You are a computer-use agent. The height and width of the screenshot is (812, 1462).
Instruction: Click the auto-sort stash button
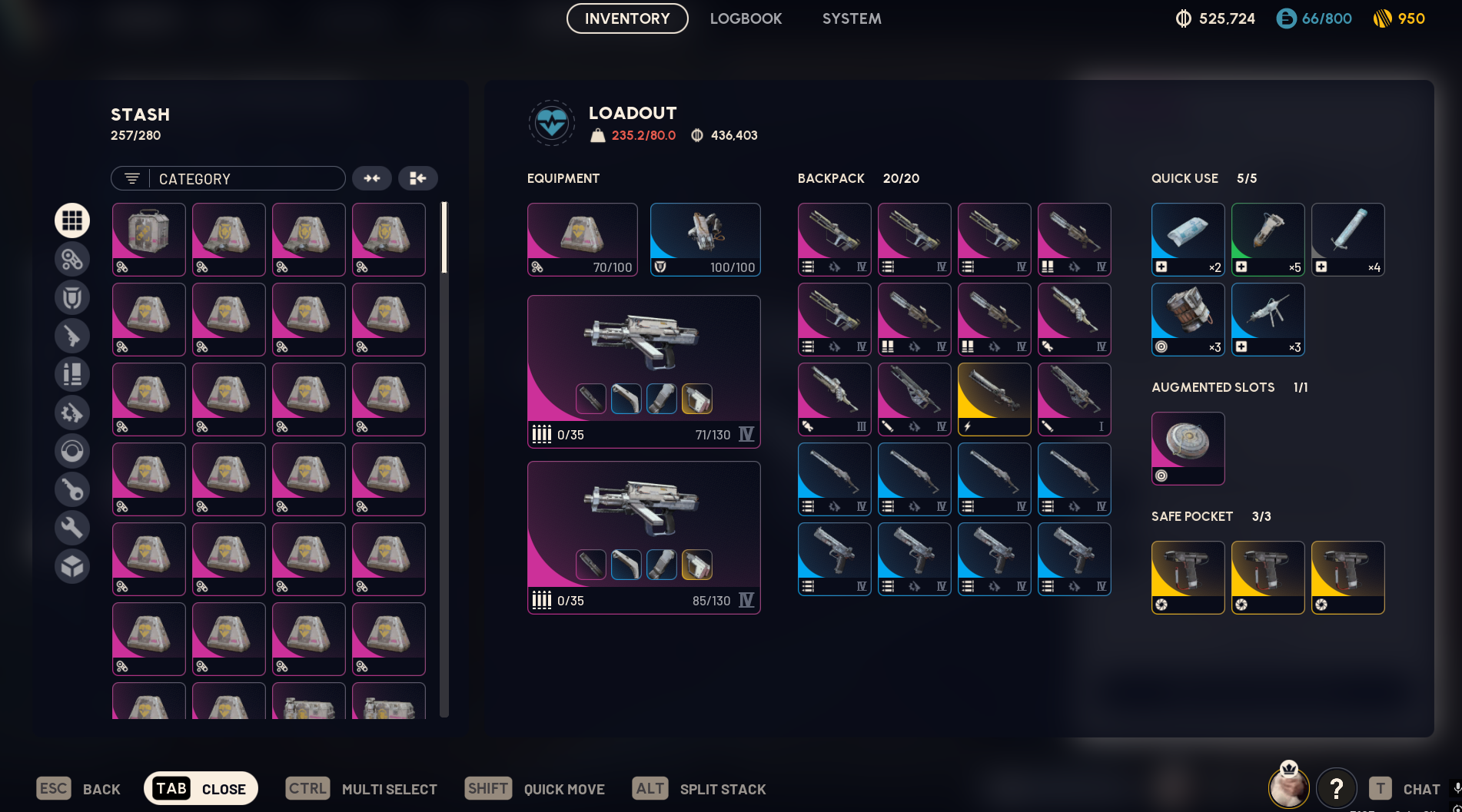[x=417, y=178]
